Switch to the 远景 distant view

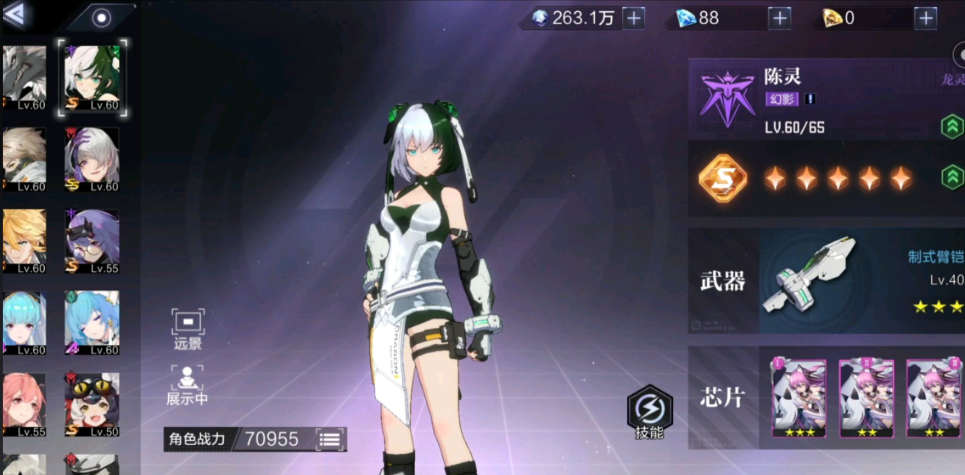(188, 329)
